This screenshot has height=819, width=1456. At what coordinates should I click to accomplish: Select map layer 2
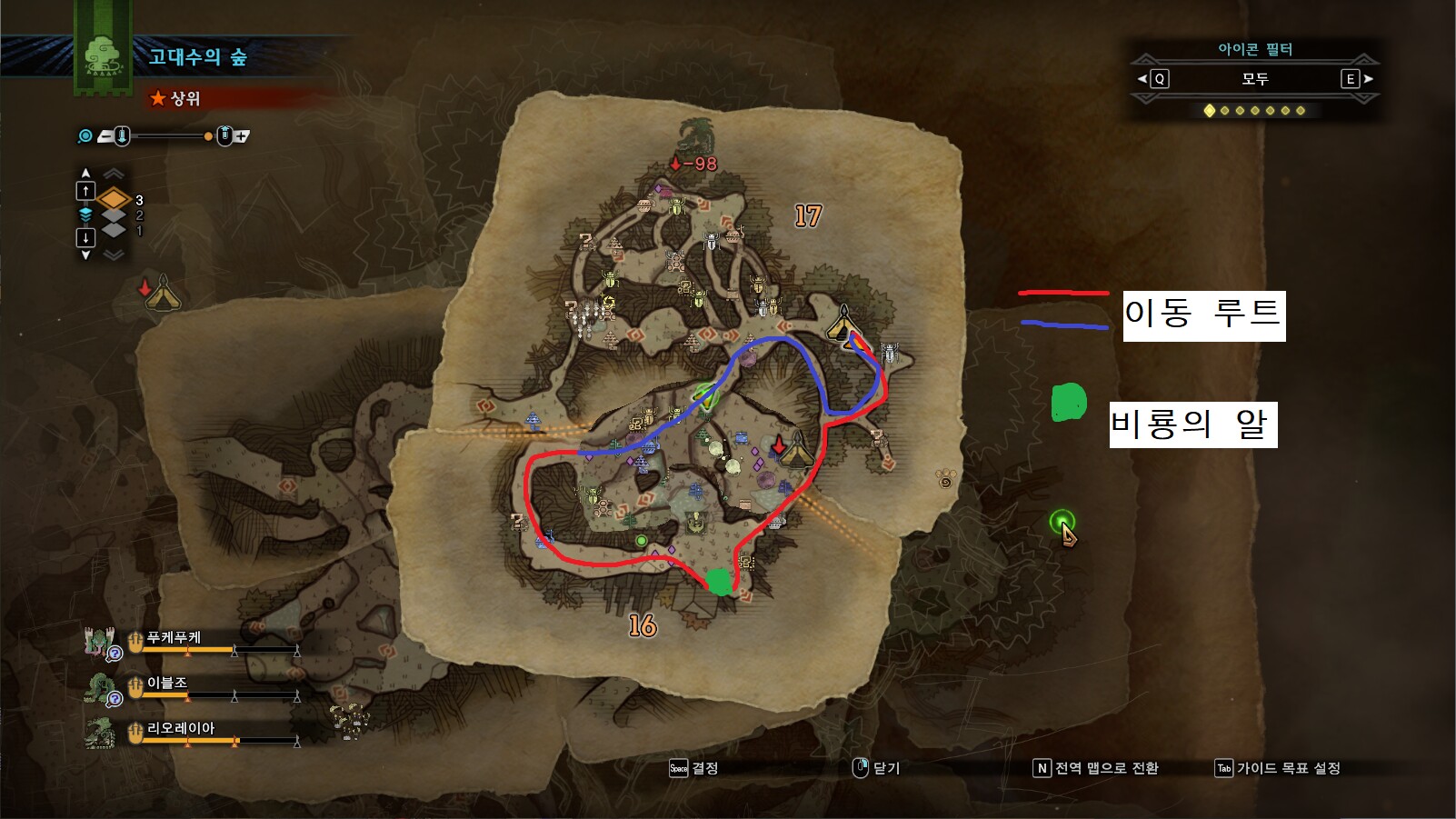pyautogui.click(x=114, y=215)
